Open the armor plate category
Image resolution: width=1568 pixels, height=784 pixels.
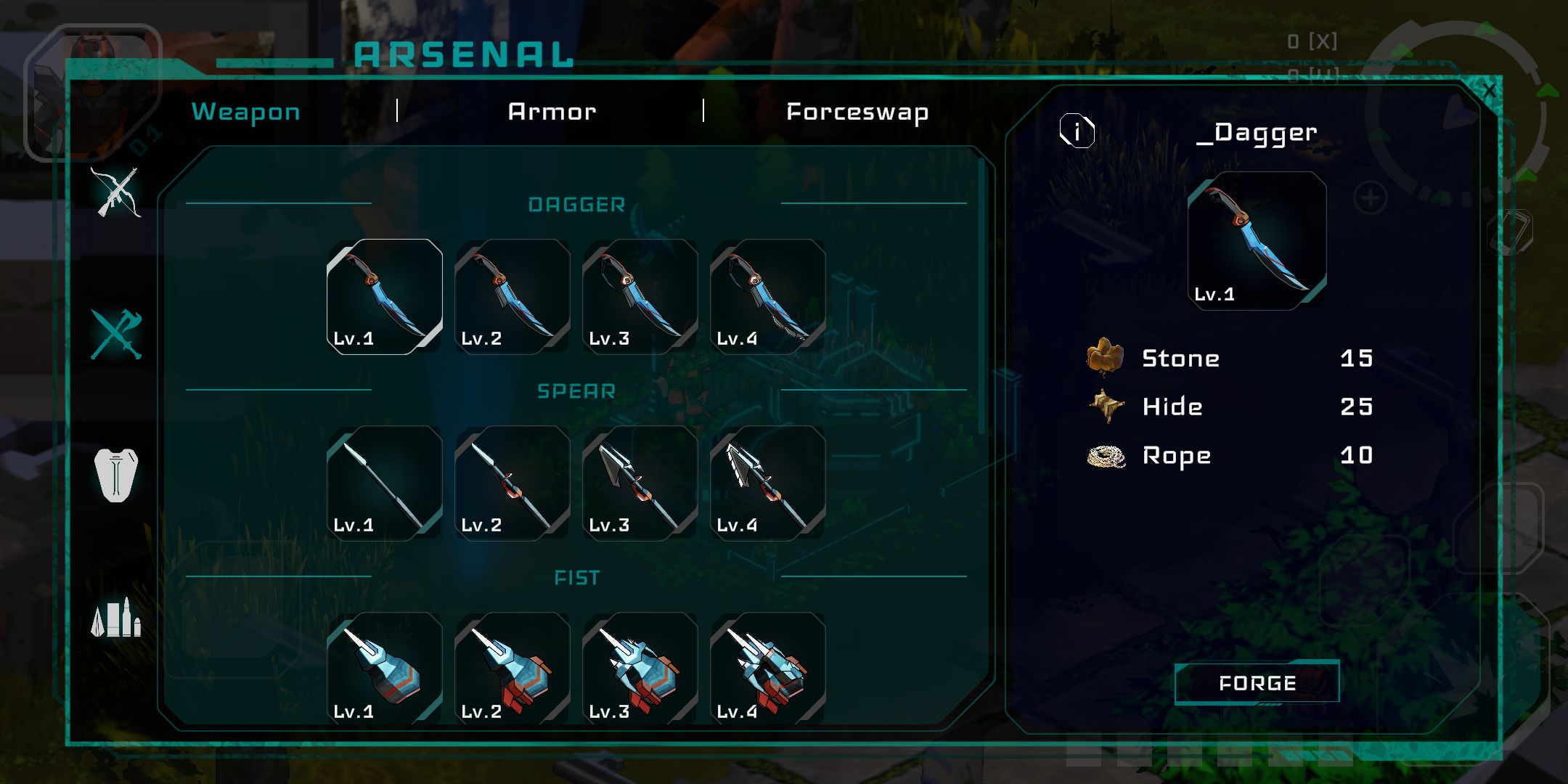click(116, 475)
